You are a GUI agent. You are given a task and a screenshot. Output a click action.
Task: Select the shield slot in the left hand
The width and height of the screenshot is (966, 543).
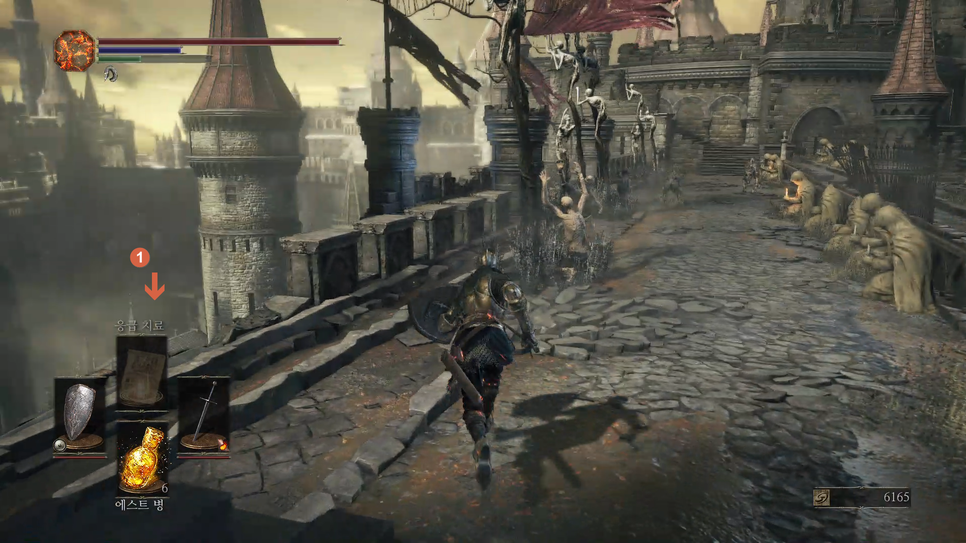[x=80, y=415]
